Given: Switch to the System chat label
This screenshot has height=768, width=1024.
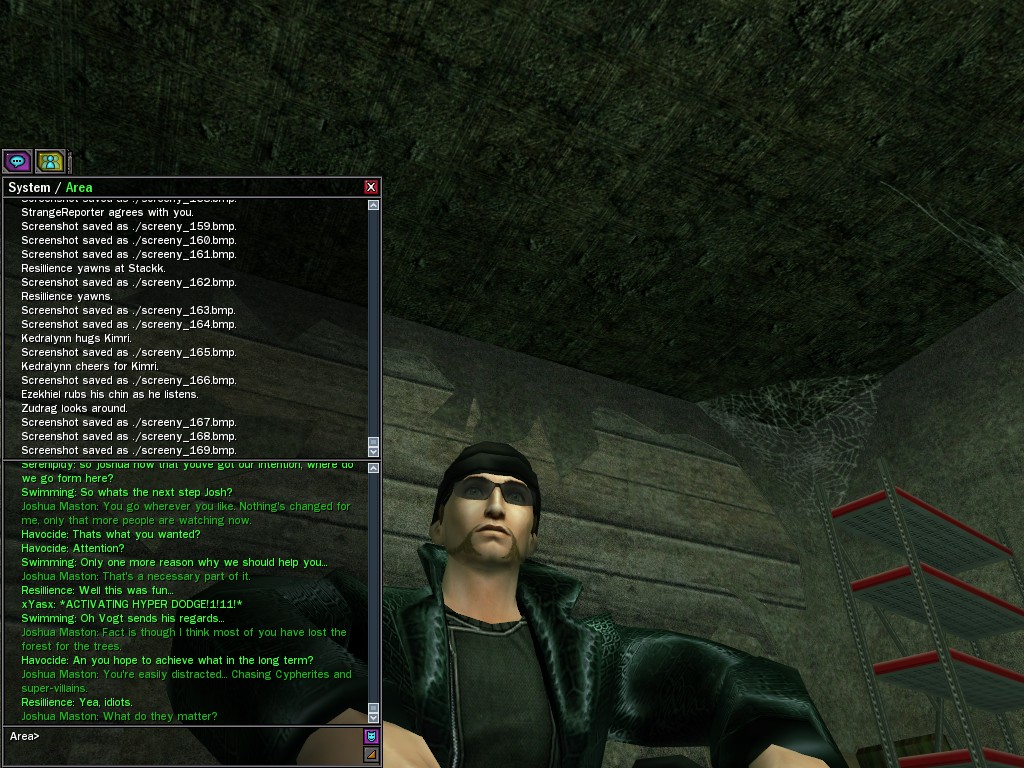Looking at the screenshot, I should point(29,188).
